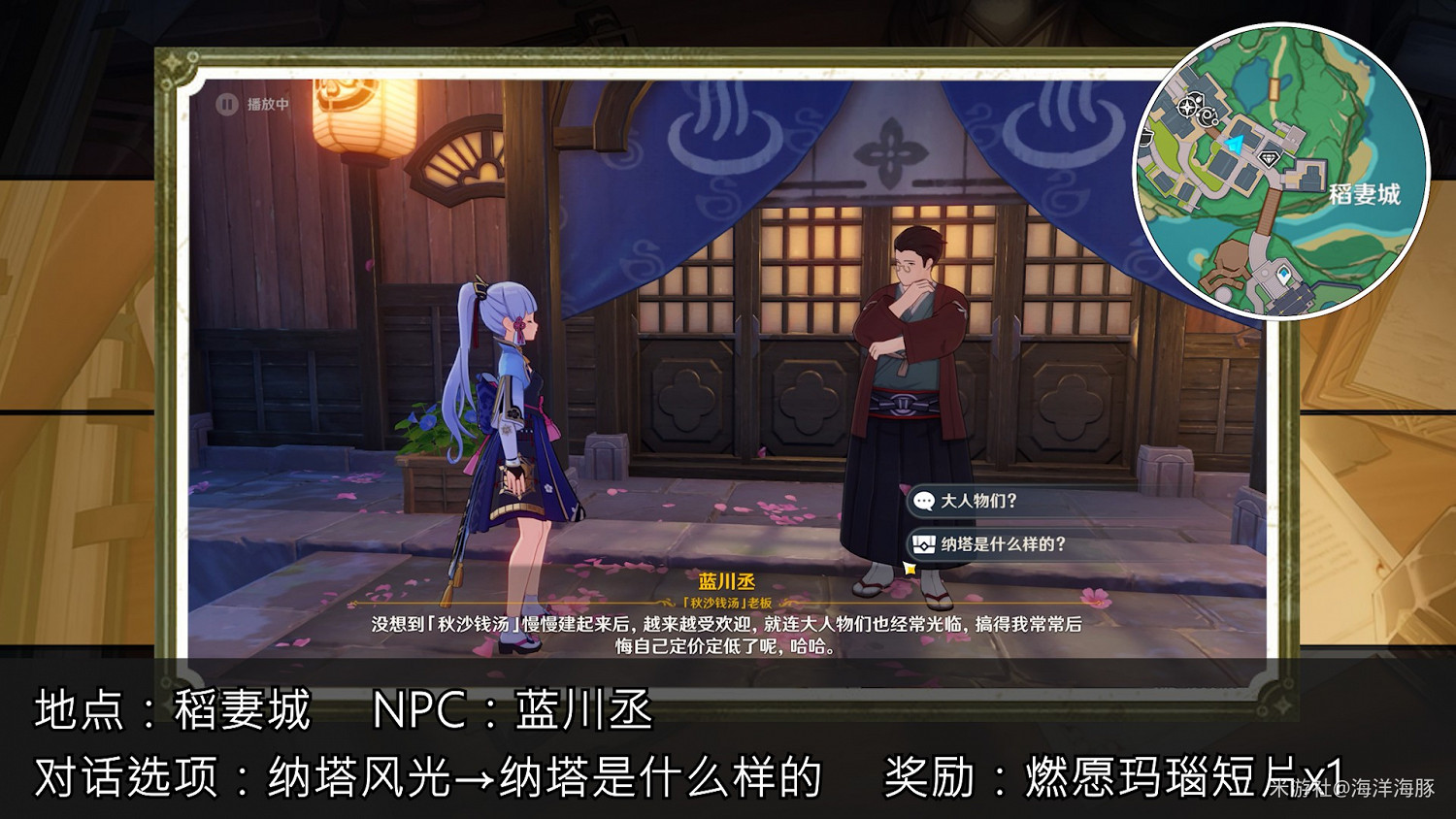This screenshot has width=1456, height=819.
Task: Click the treasure chest reward icon on dialogue option
Action: tap(924, 544)
